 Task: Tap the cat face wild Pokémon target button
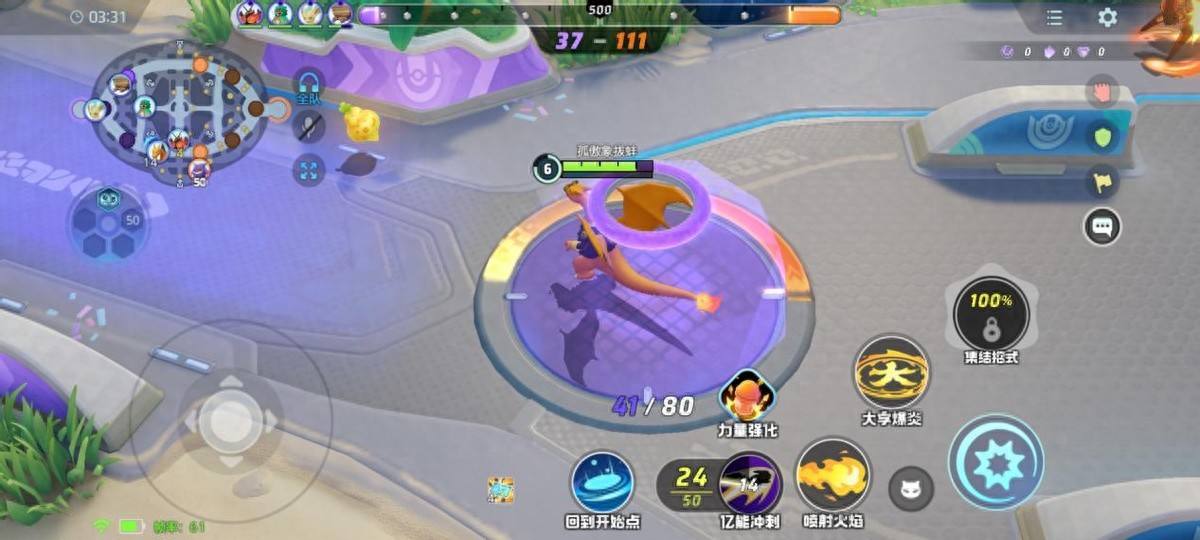click(911, 489)
